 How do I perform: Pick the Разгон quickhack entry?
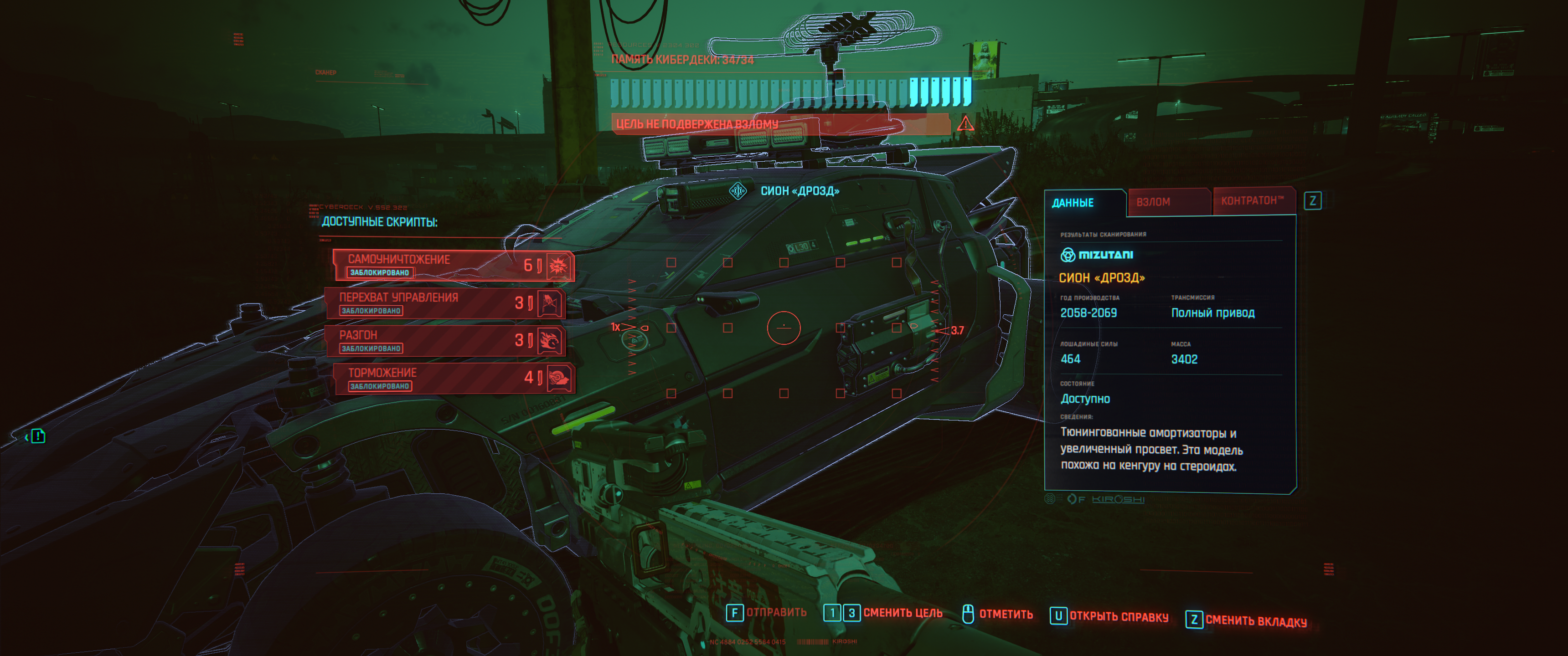point(444,341)
